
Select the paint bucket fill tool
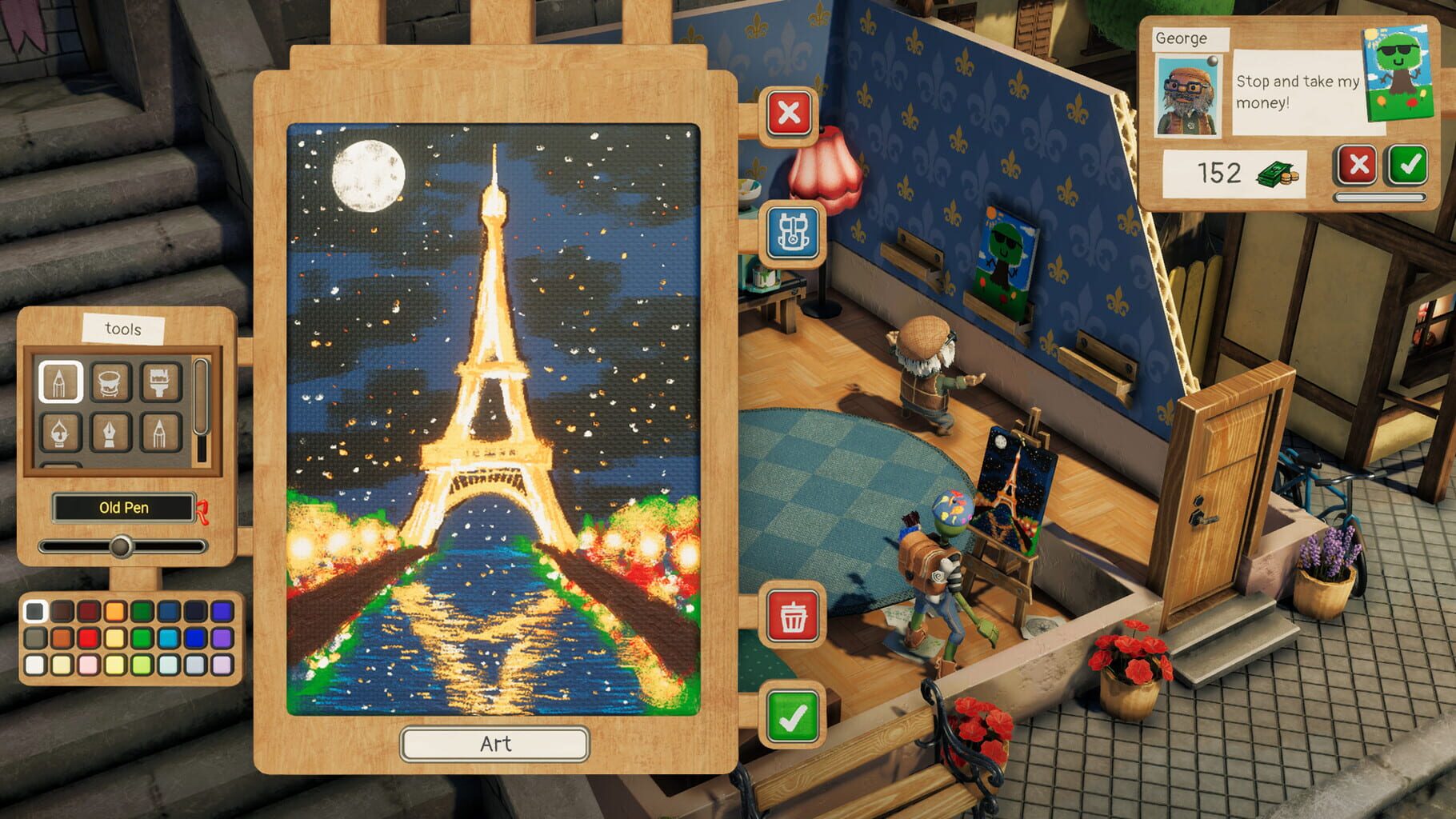click(110, 382)
